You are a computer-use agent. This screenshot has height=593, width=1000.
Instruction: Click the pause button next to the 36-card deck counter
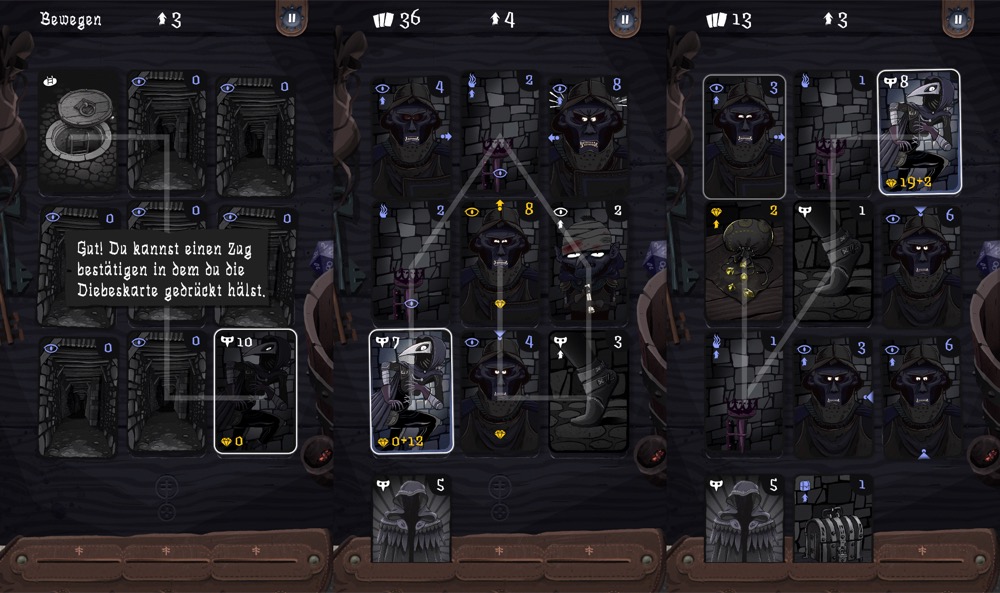coord(624,18)
